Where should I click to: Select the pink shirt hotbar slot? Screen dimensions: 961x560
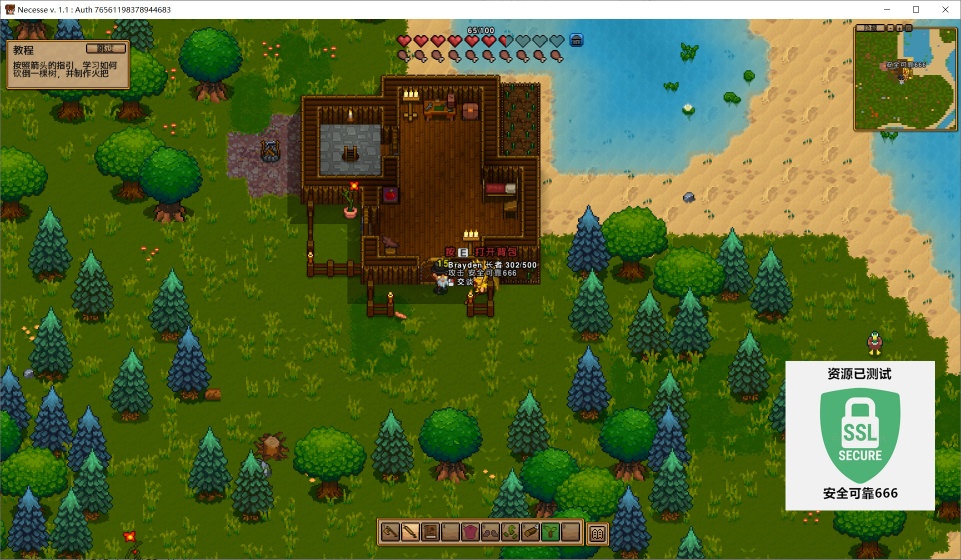(x=470, y=532)
